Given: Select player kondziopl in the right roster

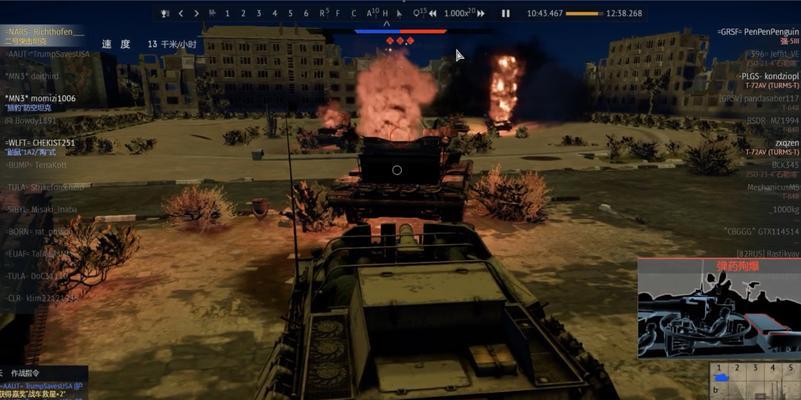Looking at the screenshot, I should pos(768,76).
